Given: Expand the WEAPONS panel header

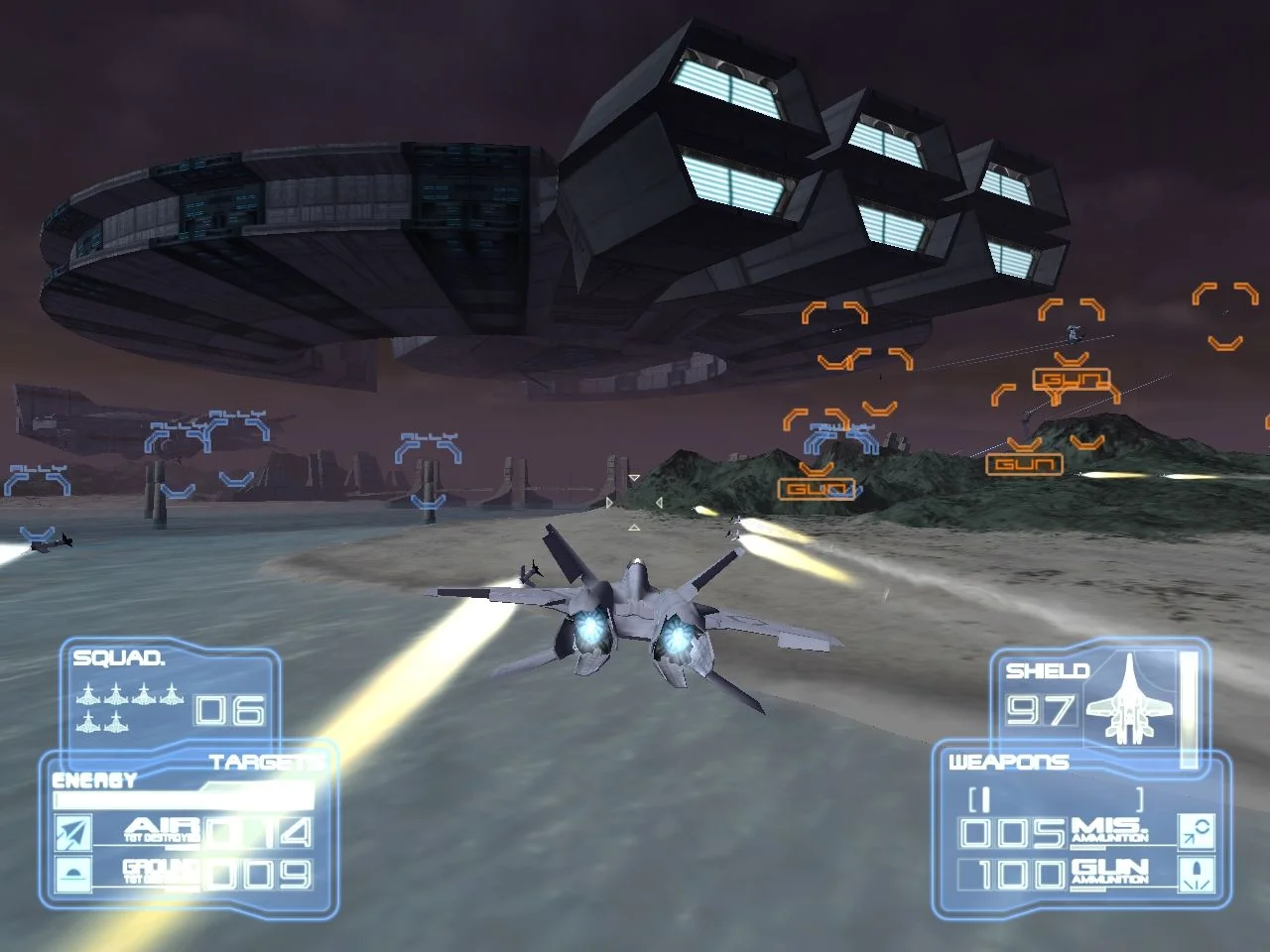Looking at the screenshot, I should [1010, 762].
